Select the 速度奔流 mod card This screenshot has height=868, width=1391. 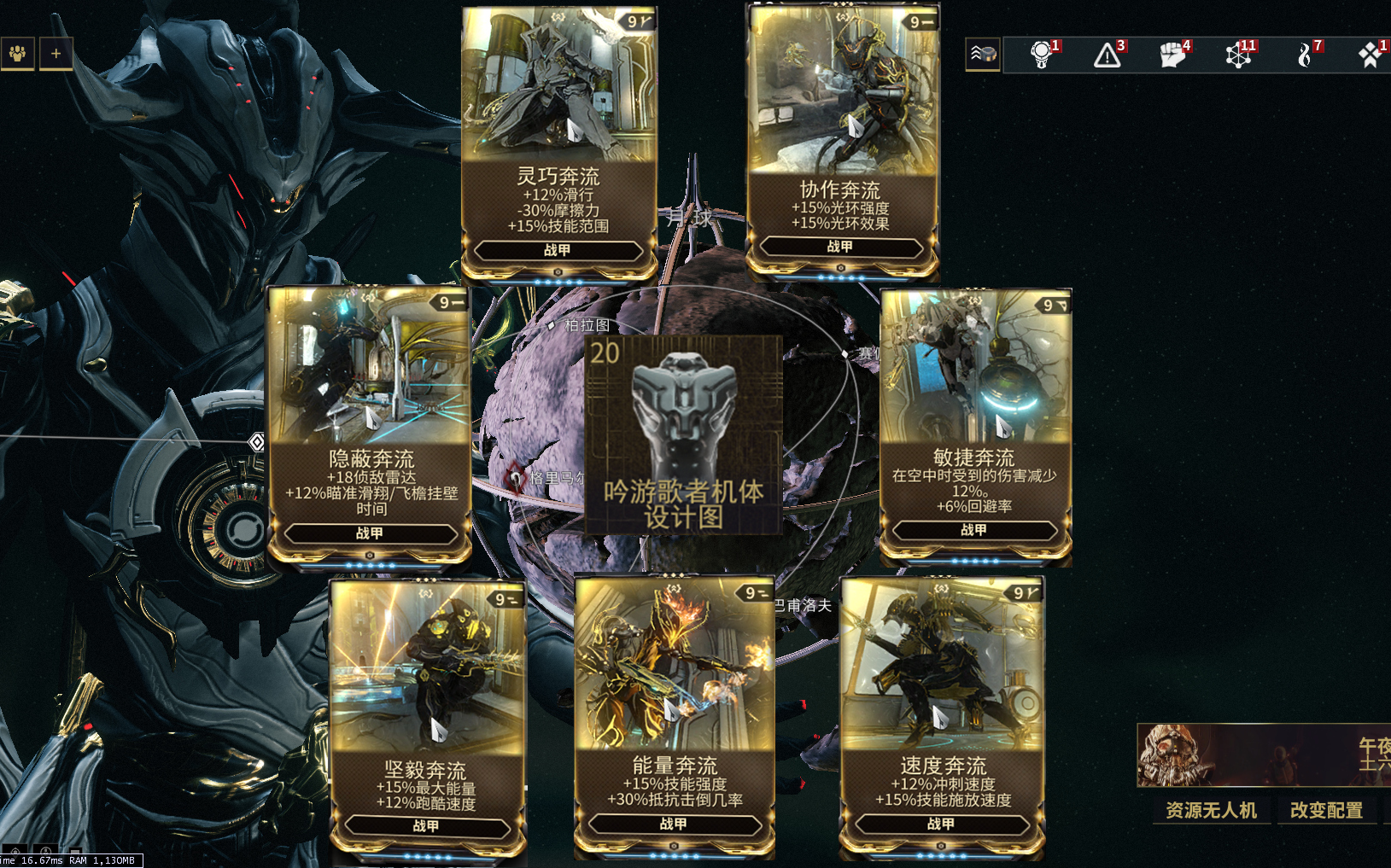(x=942, y=715)
